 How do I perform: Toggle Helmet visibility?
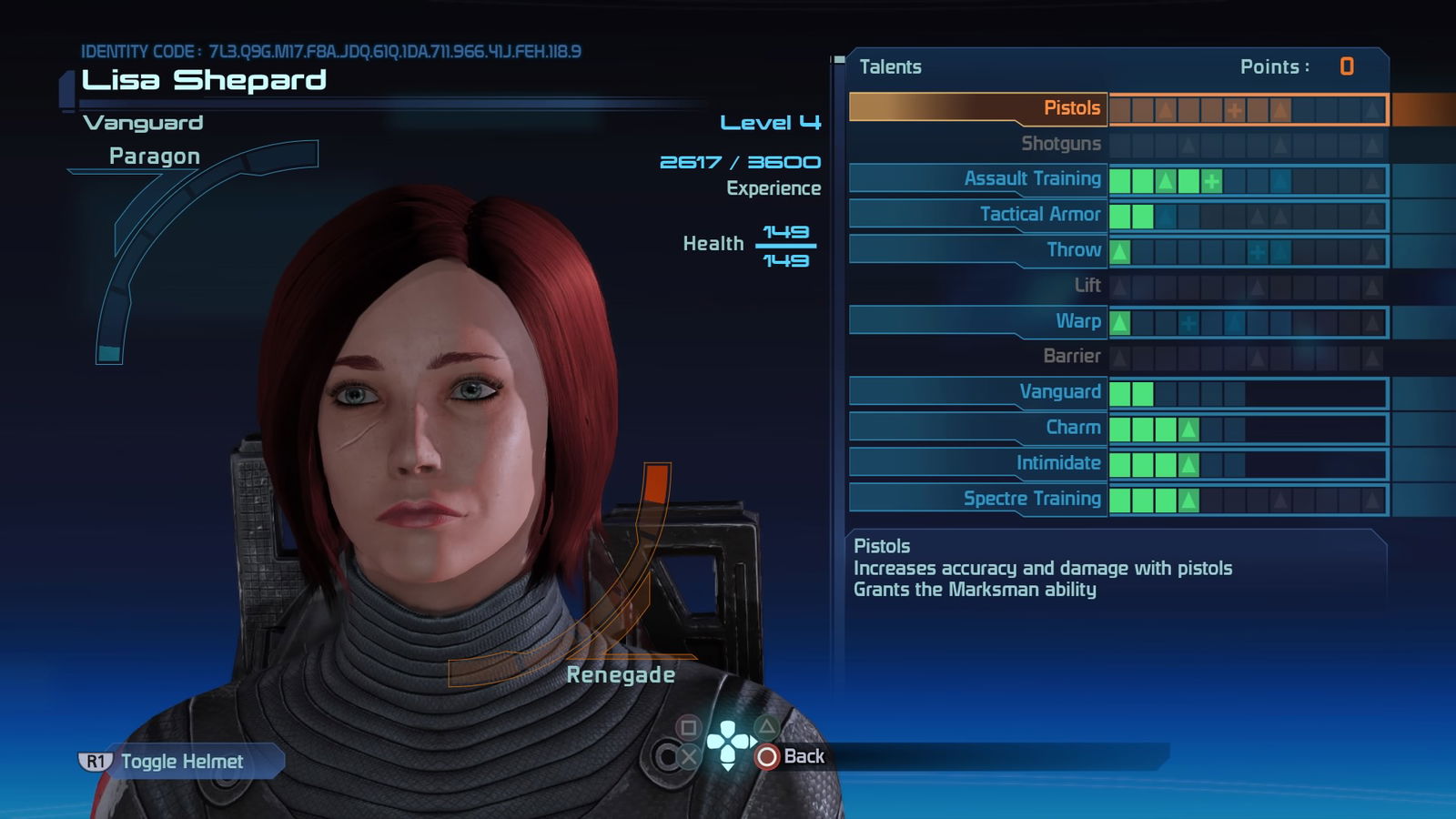pyautogui.click(x=180, y=762)
